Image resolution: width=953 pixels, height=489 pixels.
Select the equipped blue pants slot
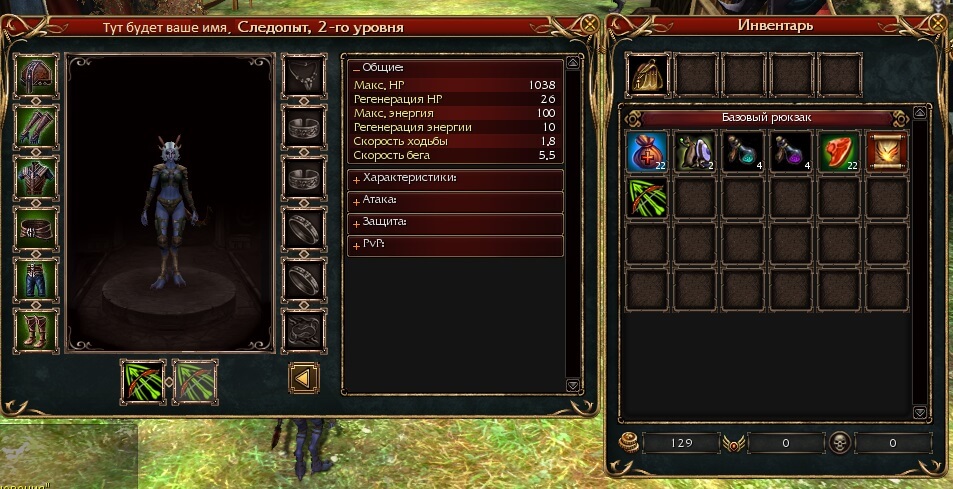(x=37, y=280)
